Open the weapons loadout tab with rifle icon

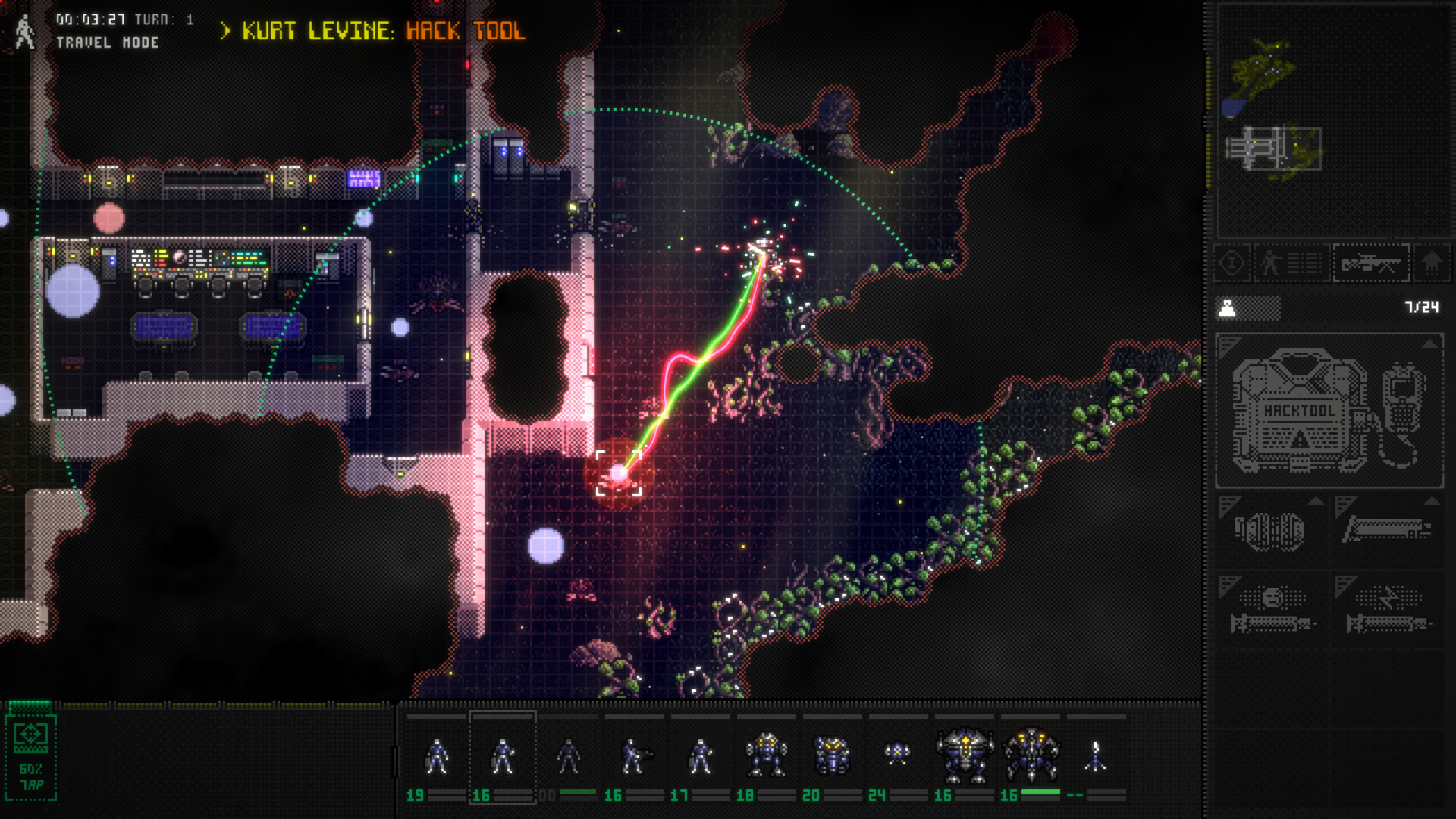coord(1371,264)
